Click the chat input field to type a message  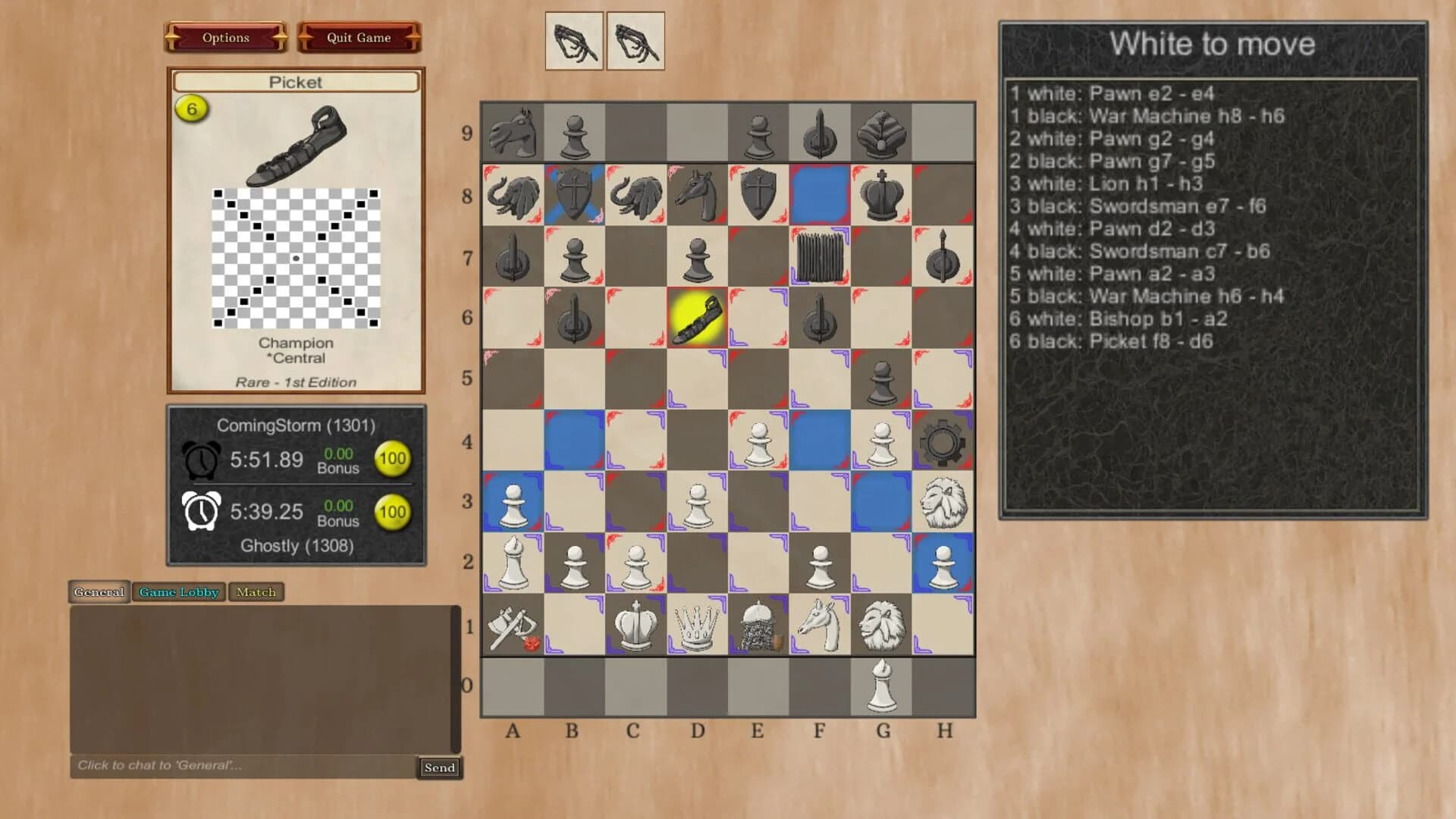pyautogui.click(x=227, y=767)
